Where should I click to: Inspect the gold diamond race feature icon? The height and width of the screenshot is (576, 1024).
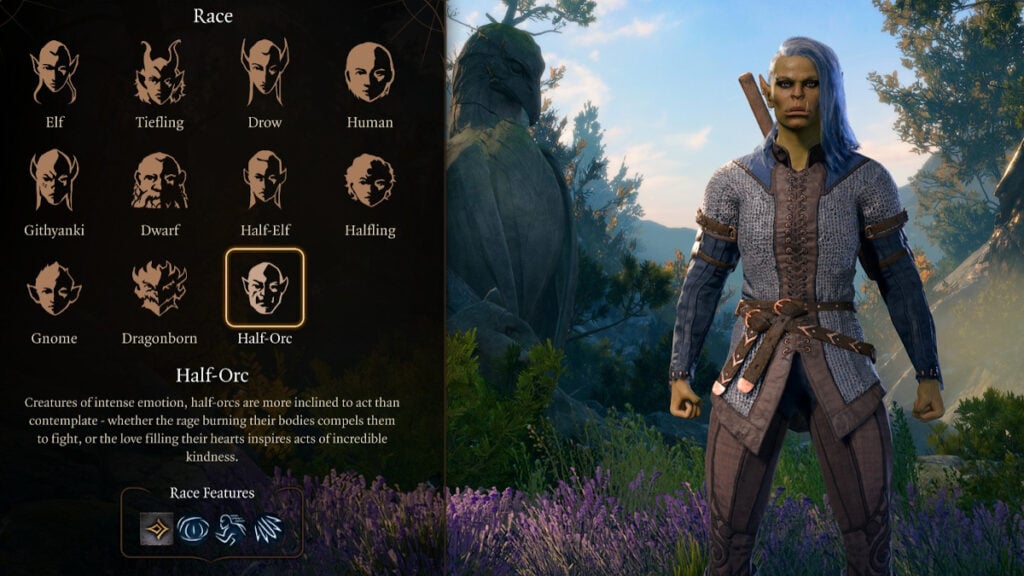pos(156,527)
